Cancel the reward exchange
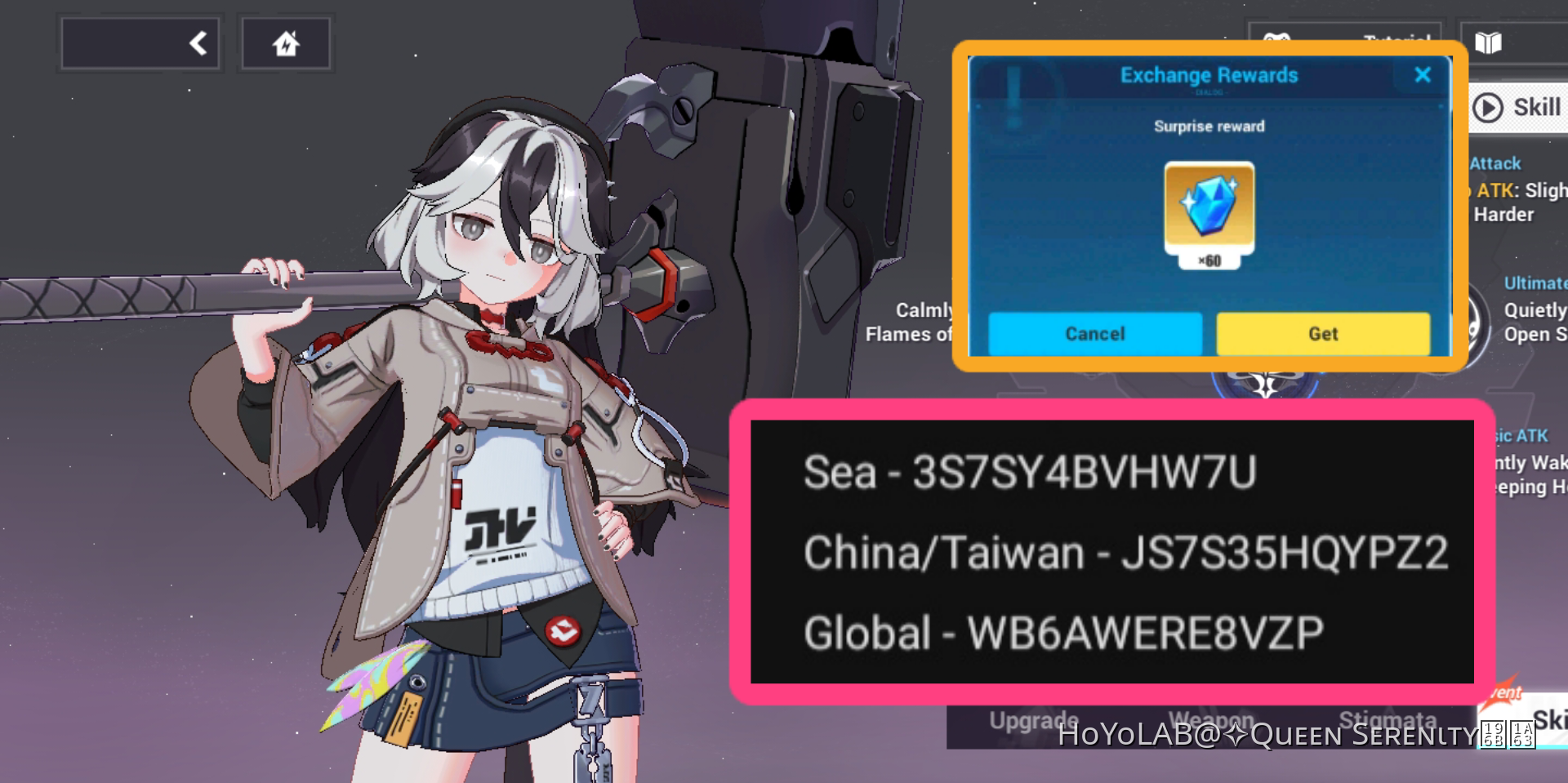 click(x=1094, y=333)
